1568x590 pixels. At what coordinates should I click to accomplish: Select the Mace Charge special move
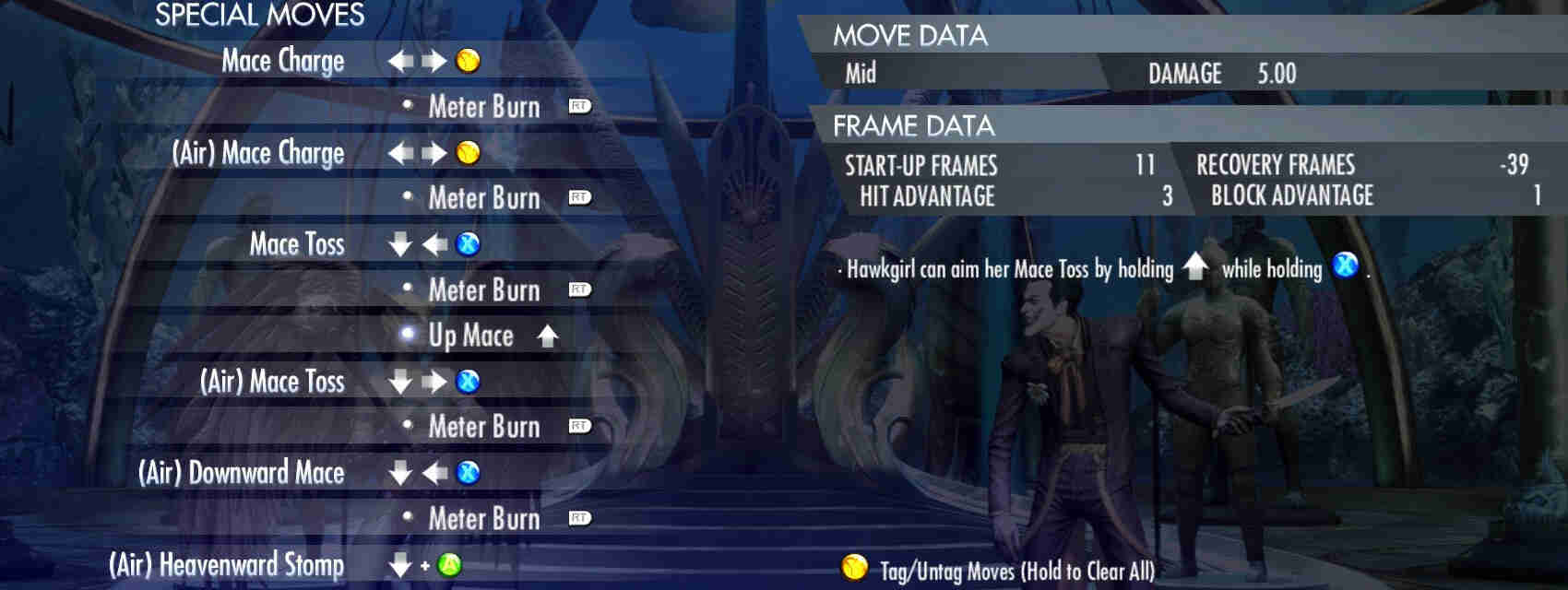click(283, 61)
